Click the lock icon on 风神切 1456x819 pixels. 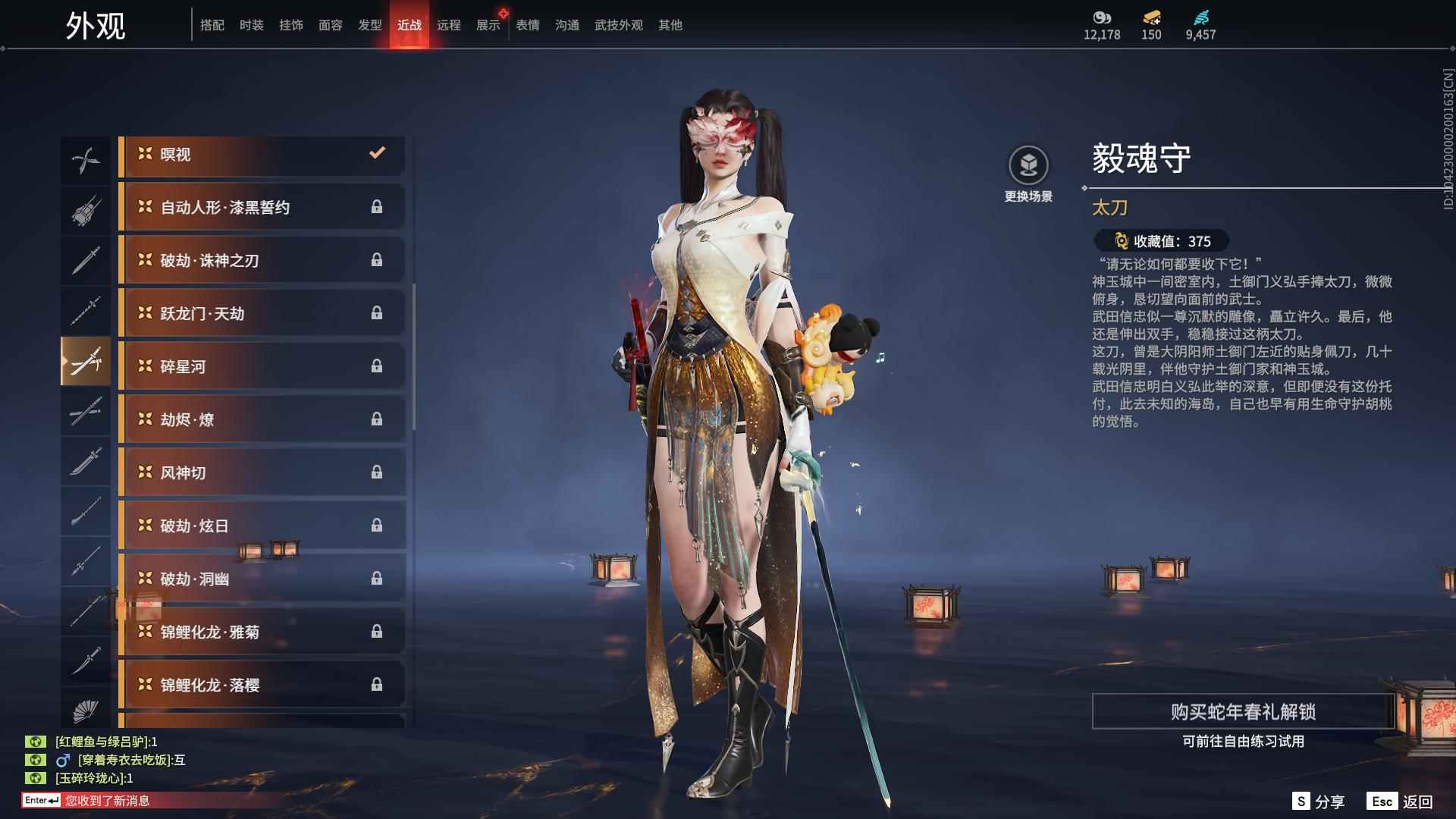pyautogui.click(x=378, y=472)
